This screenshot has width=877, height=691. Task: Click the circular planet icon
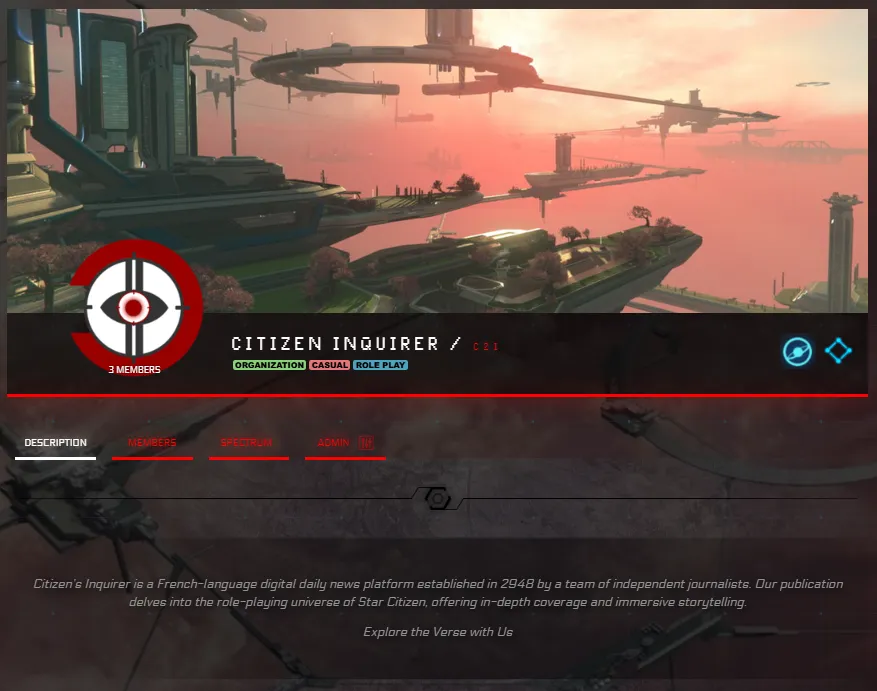click(x=797, y=351)
